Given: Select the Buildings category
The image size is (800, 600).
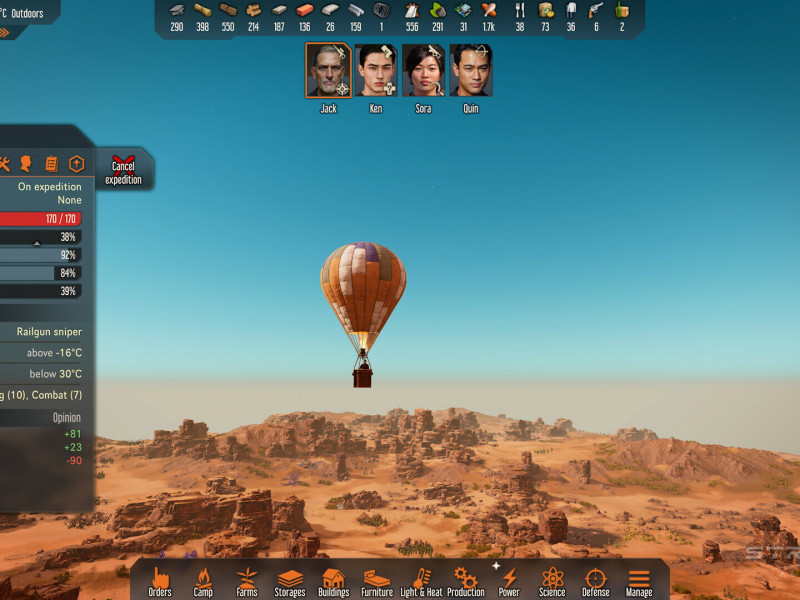Looking at the screenshot, I should 334,580.
